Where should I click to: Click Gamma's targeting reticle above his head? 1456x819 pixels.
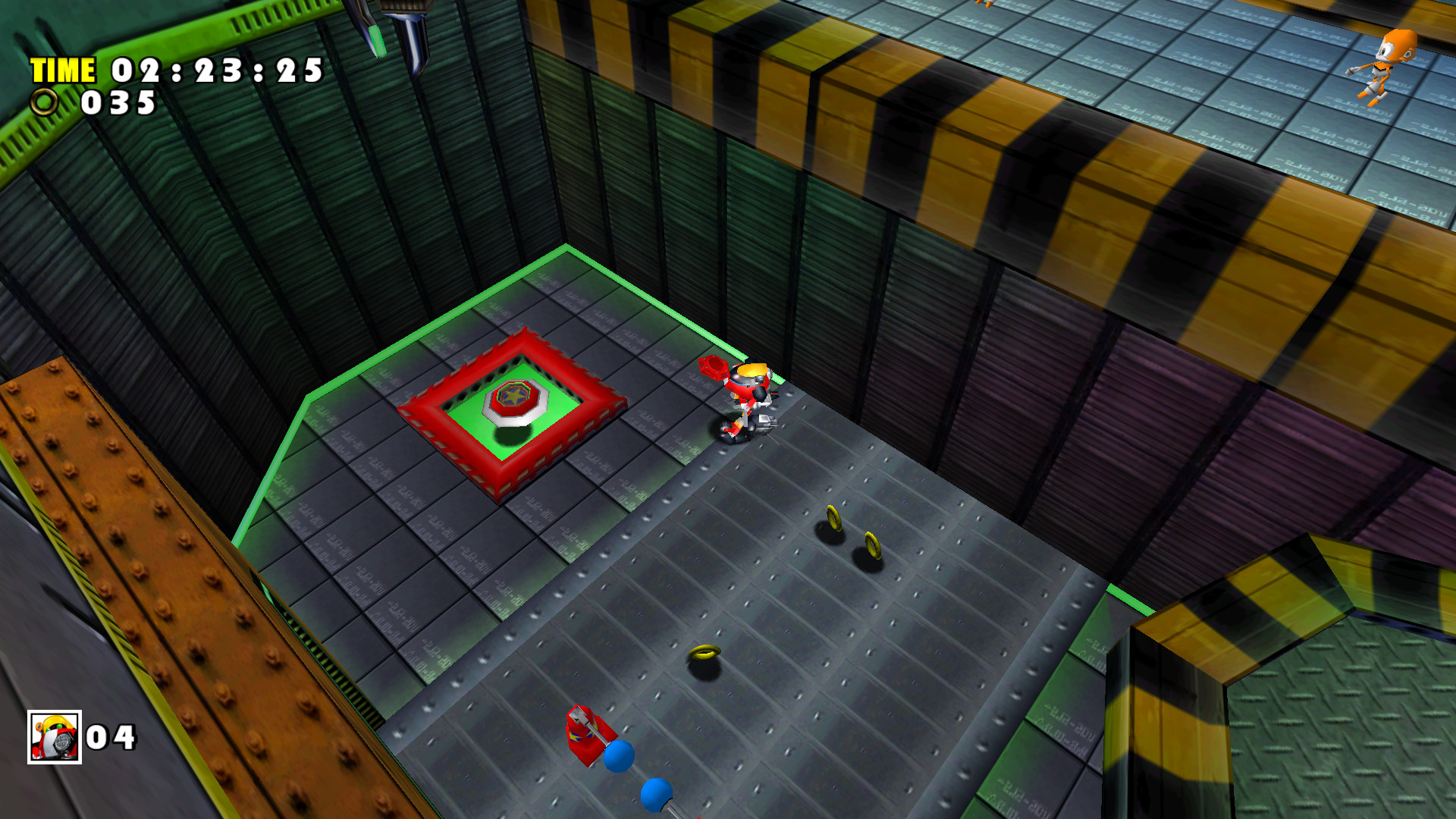pos(711,369)
